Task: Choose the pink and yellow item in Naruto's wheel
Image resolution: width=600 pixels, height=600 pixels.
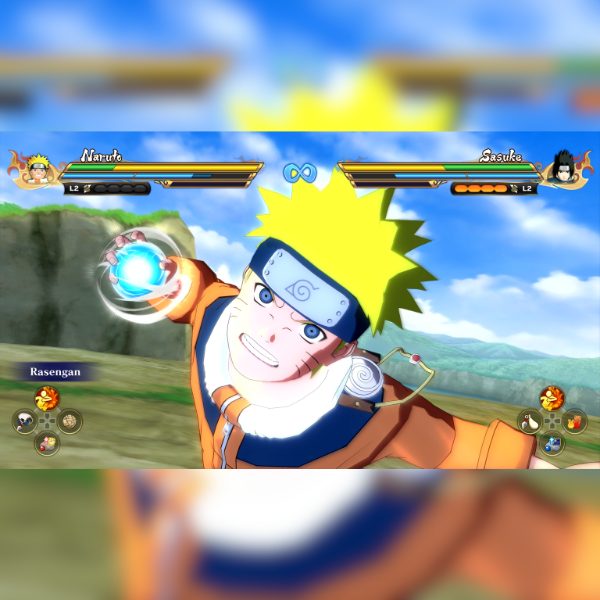Action: (x=47, y=443)
